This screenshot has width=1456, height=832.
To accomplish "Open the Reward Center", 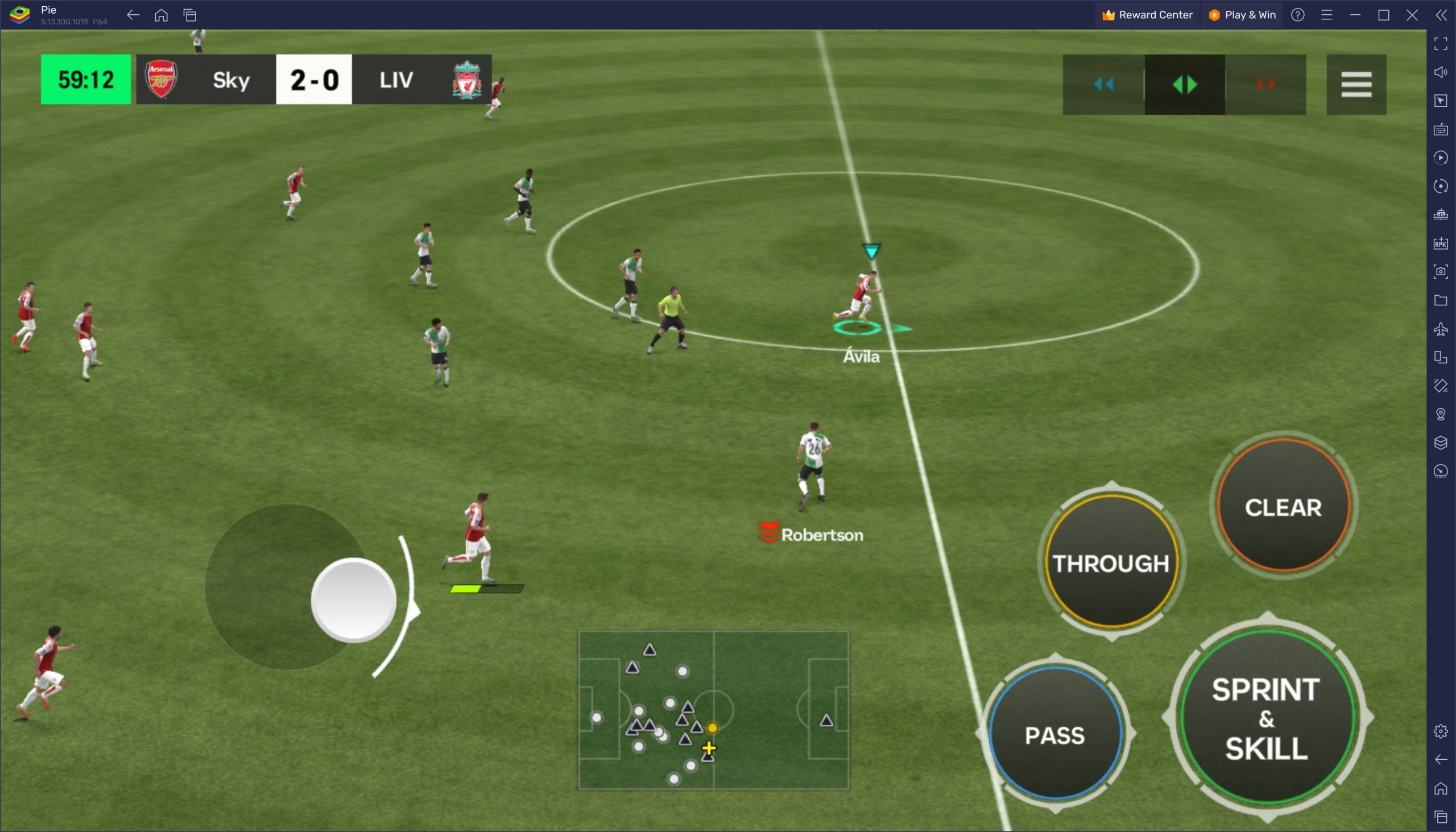I will tap(1147, 15).
